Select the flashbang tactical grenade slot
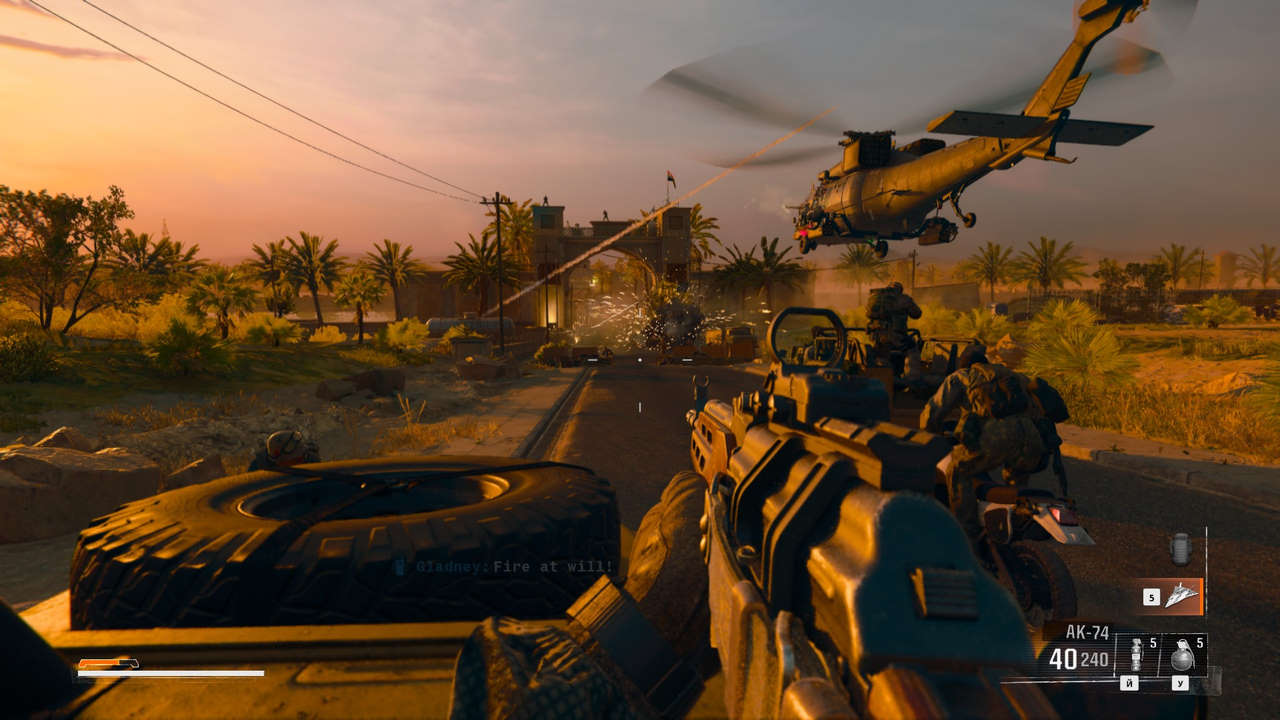1280x720 pixels. tap(1137, 655)
